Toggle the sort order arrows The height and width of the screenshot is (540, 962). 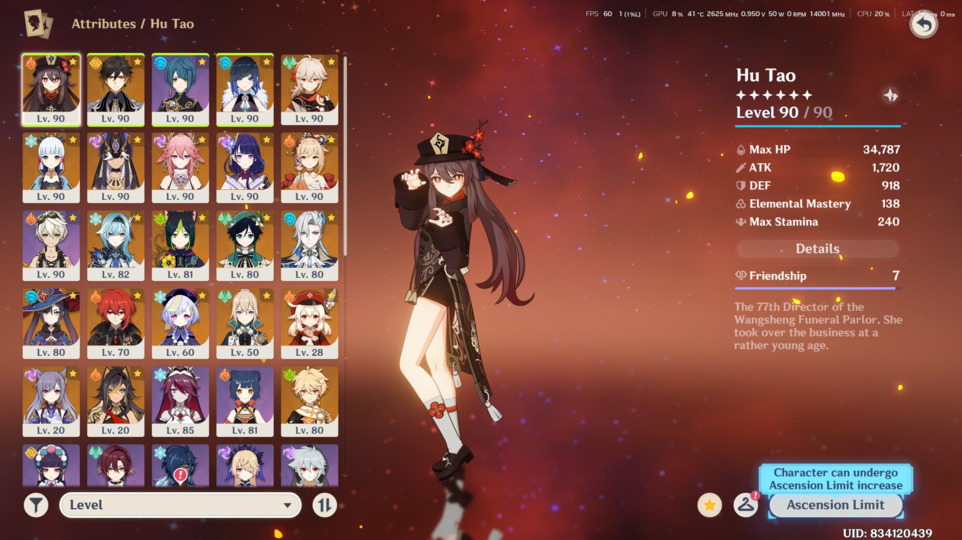(x=324, y=505)
